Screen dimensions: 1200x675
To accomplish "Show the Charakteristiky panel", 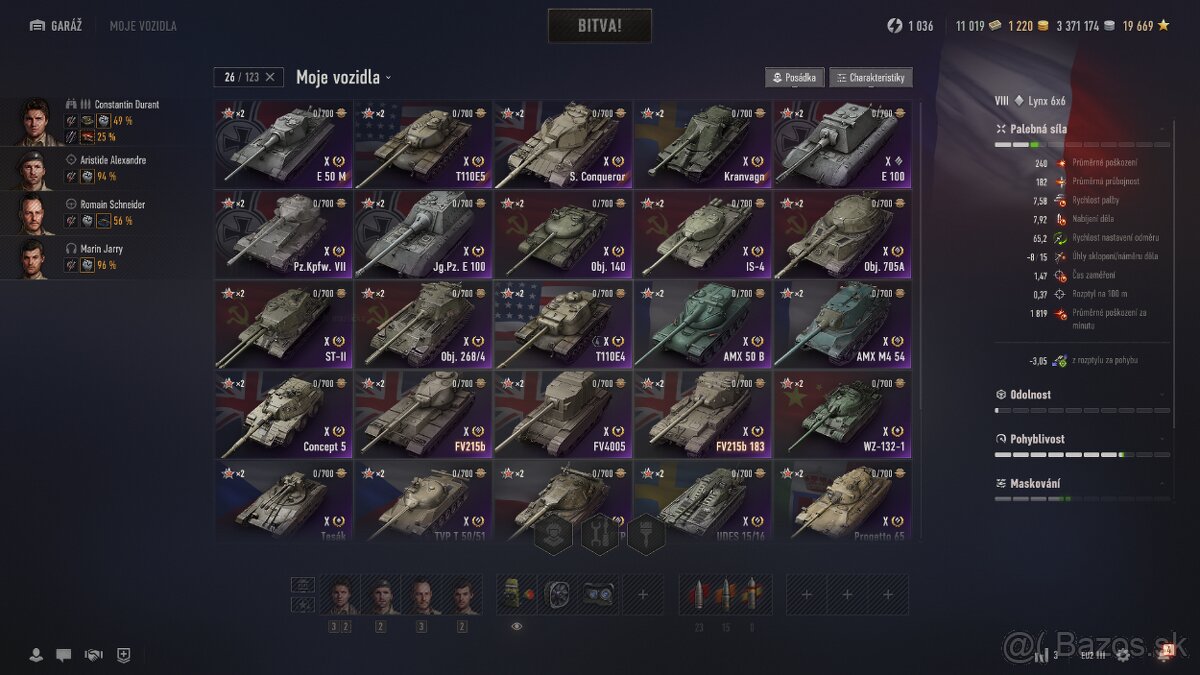I will 870,78.
